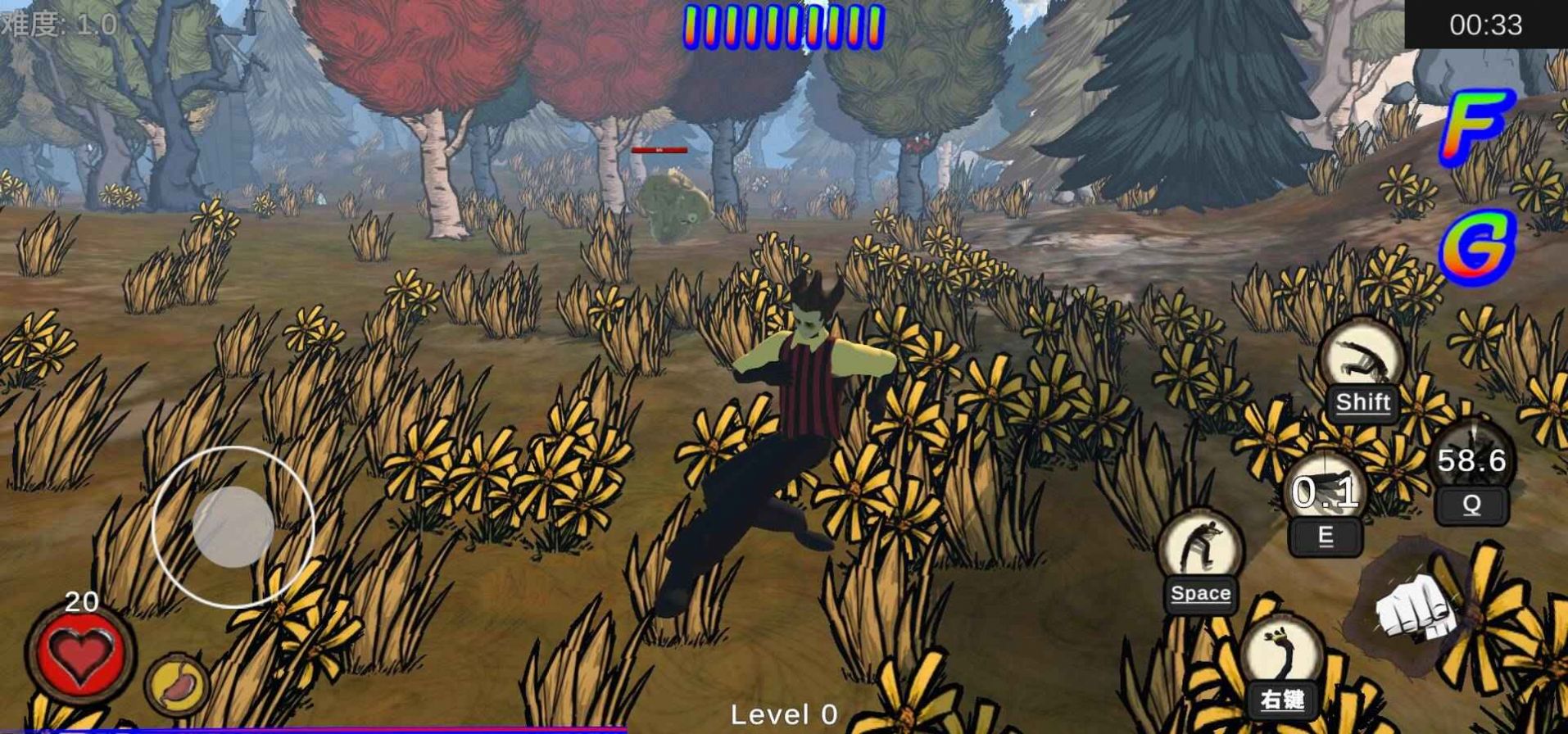The image size is (1568, 734).
Task: Touch the virtual joystick knob
Action: click(x=233, y=527)
